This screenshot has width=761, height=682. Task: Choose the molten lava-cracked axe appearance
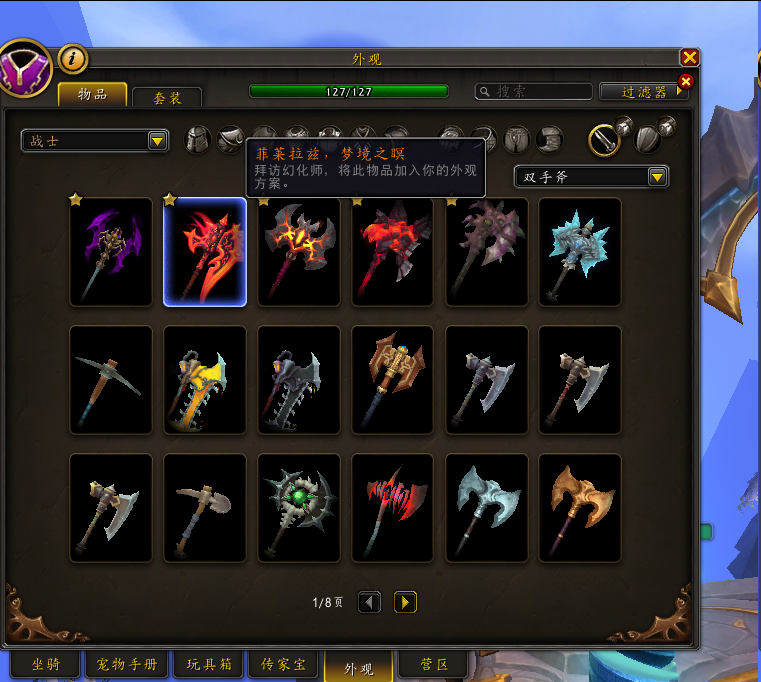click(299, 251)
